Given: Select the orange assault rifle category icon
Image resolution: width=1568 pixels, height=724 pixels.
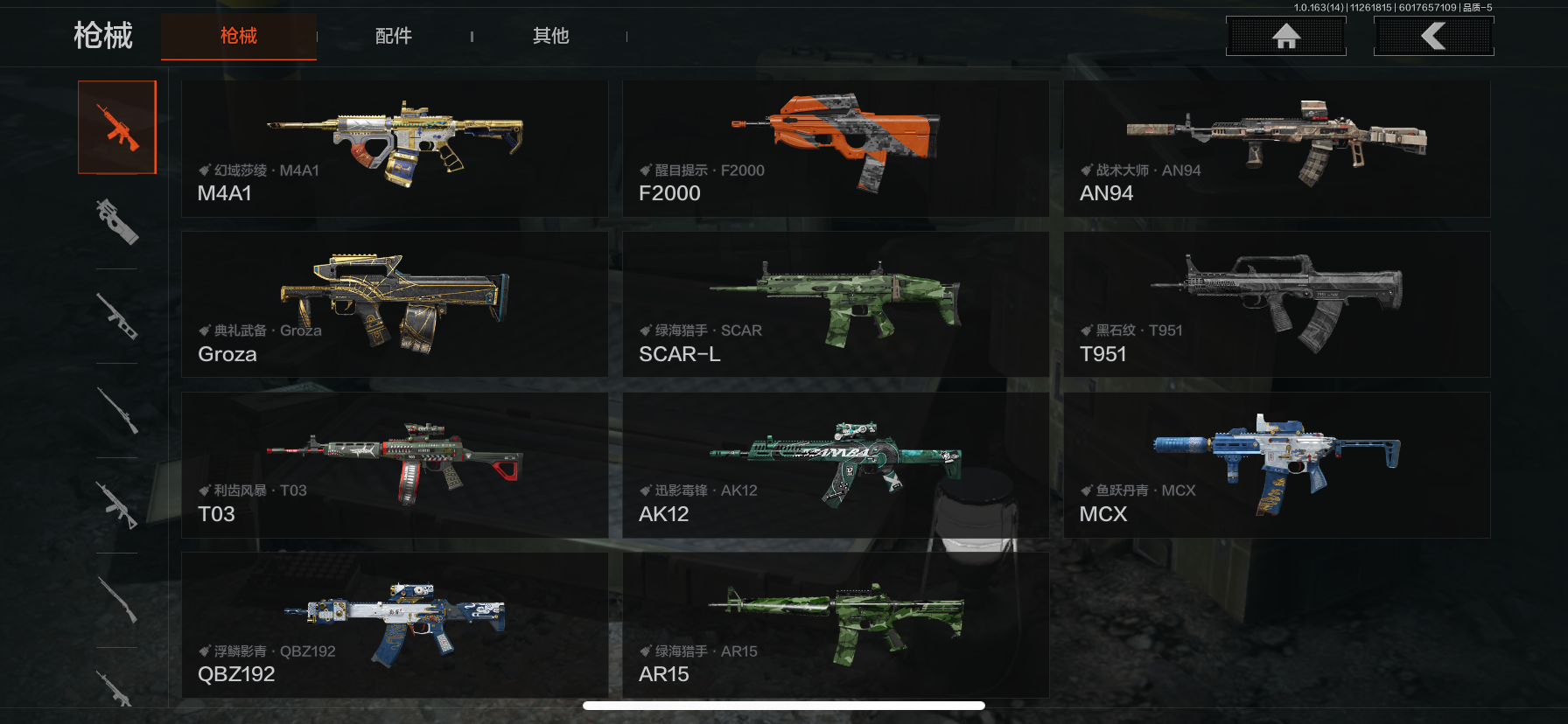Looking at the screenshot, I should [x=117, y=128].
